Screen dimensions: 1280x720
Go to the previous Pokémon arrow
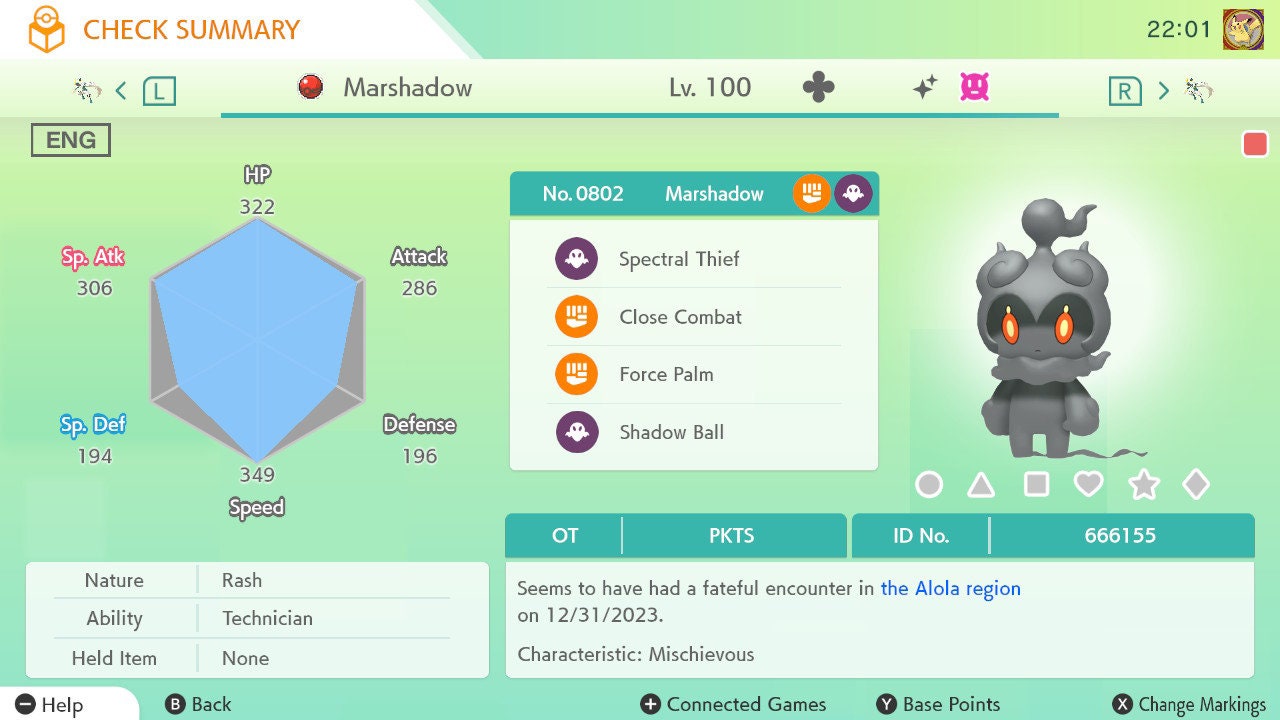pyautogui.click(x=121, y=91)
